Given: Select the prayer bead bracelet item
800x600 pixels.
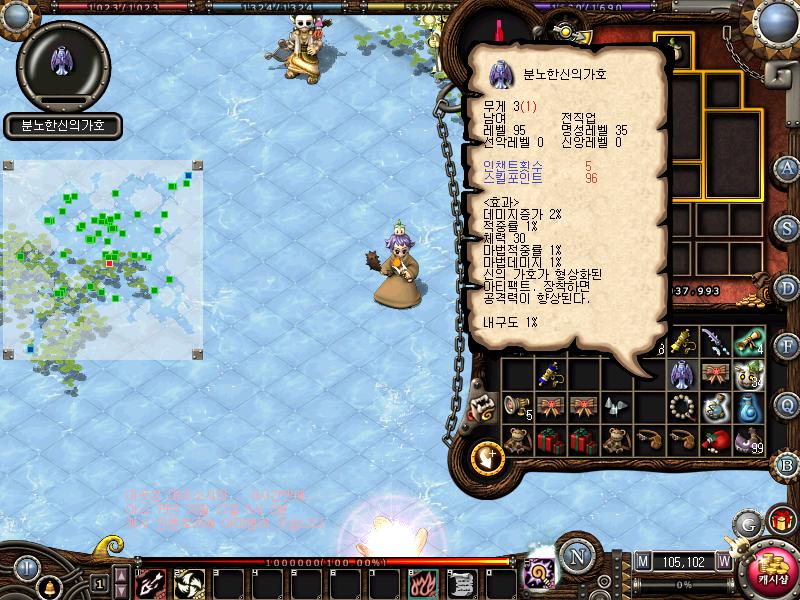Looking at the screenshot, I should coord(684,408).
